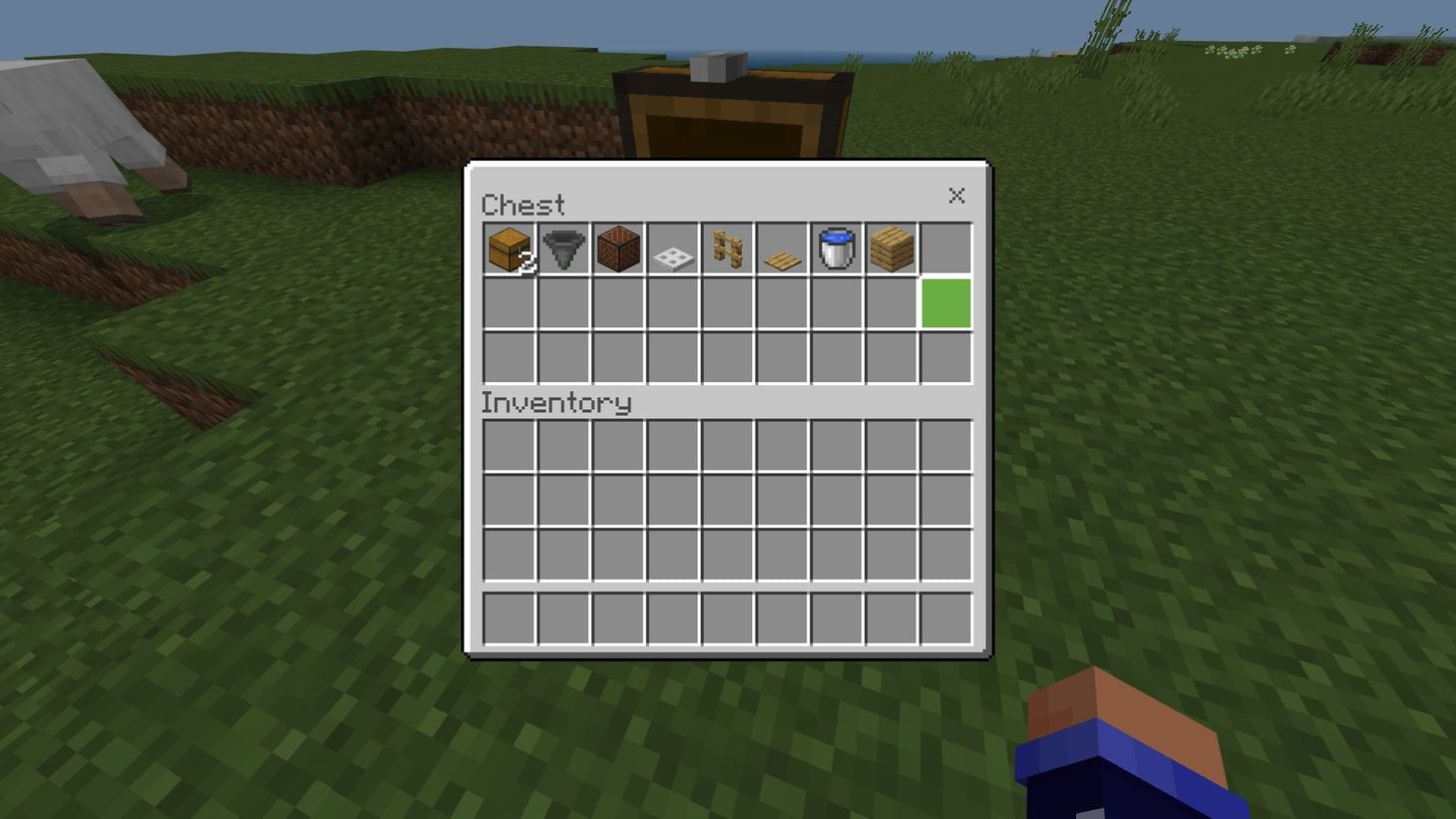Click the top-left slot of the player inventory

pyautogui.click(x=508, y=446)
